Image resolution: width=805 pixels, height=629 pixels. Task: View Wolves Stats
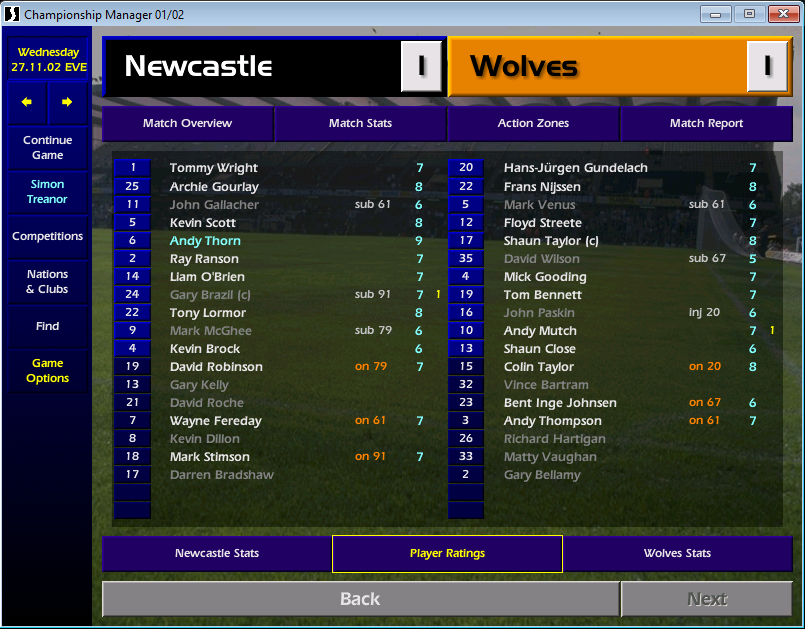tap(677, 553)
